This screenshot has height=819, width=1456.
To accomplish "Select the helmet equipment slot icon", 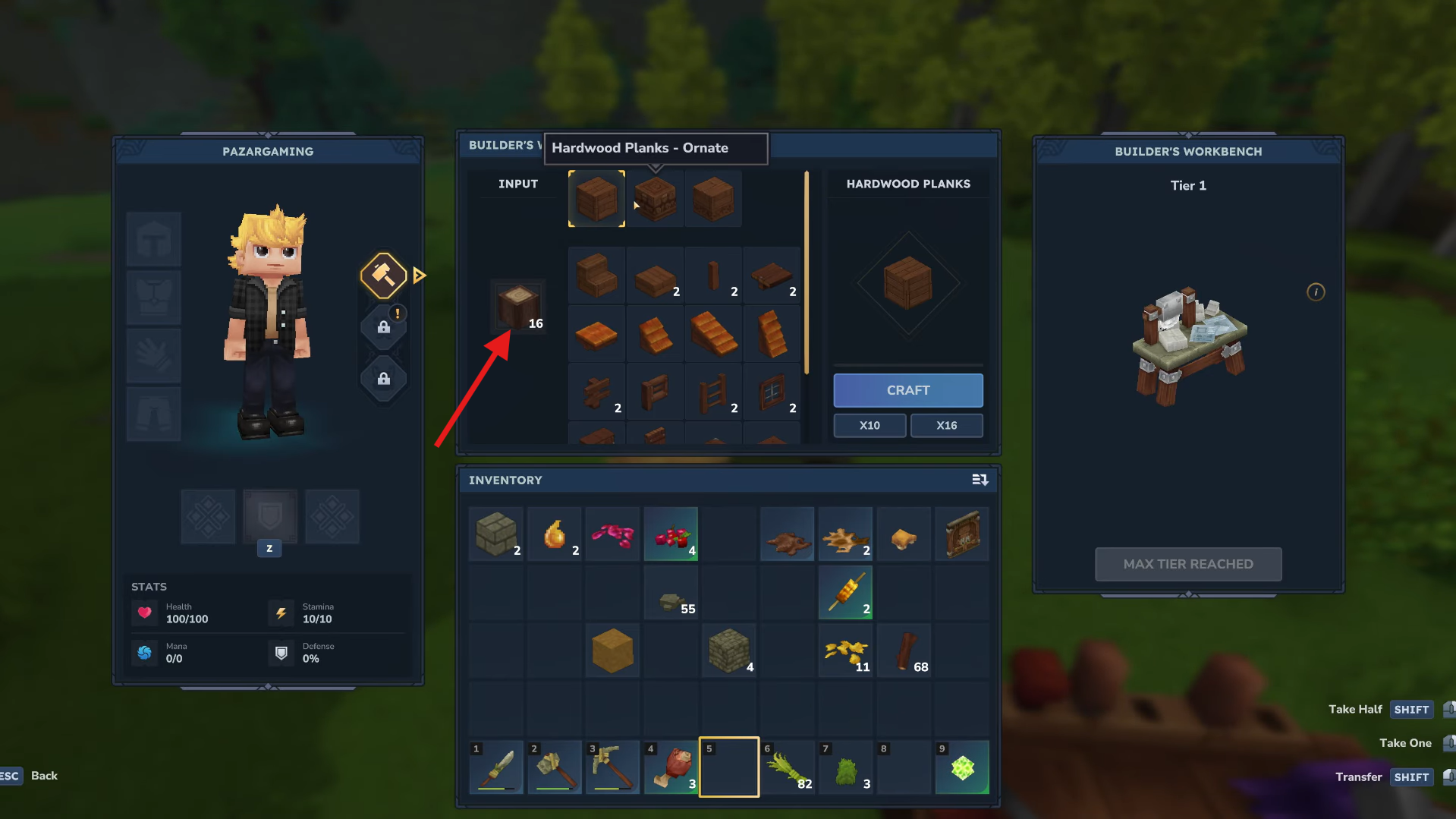I will 153,239.
